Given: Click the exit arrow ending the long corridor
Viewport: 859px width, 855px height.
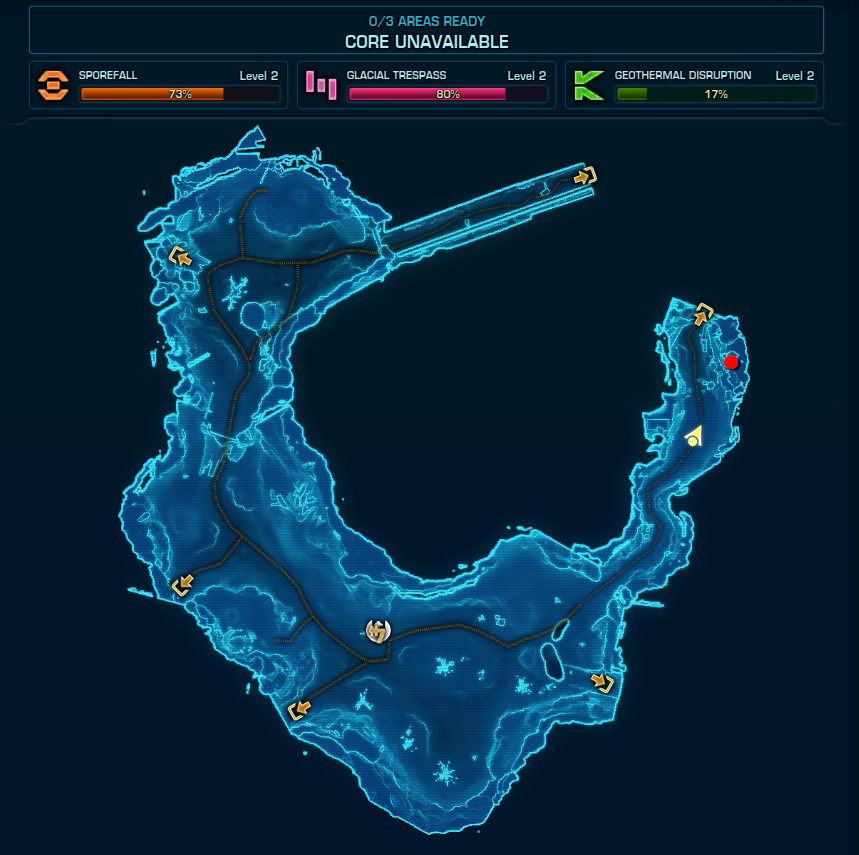Looking at the screenshot, I should (x=585, y=176).
